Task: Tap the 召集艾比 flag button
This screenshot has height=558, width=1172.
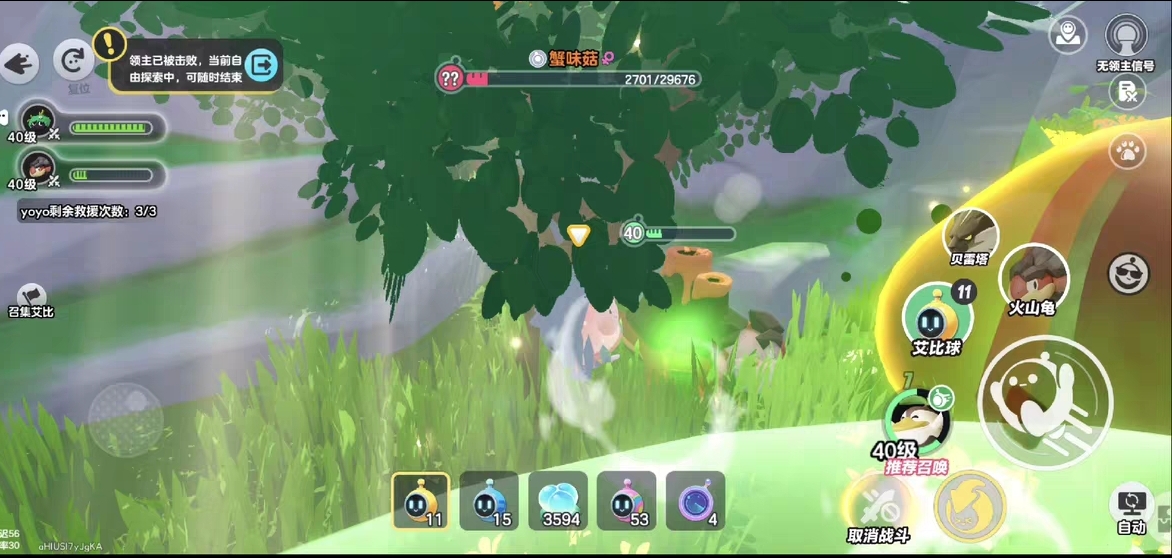Action: click(x=30, y=296)
